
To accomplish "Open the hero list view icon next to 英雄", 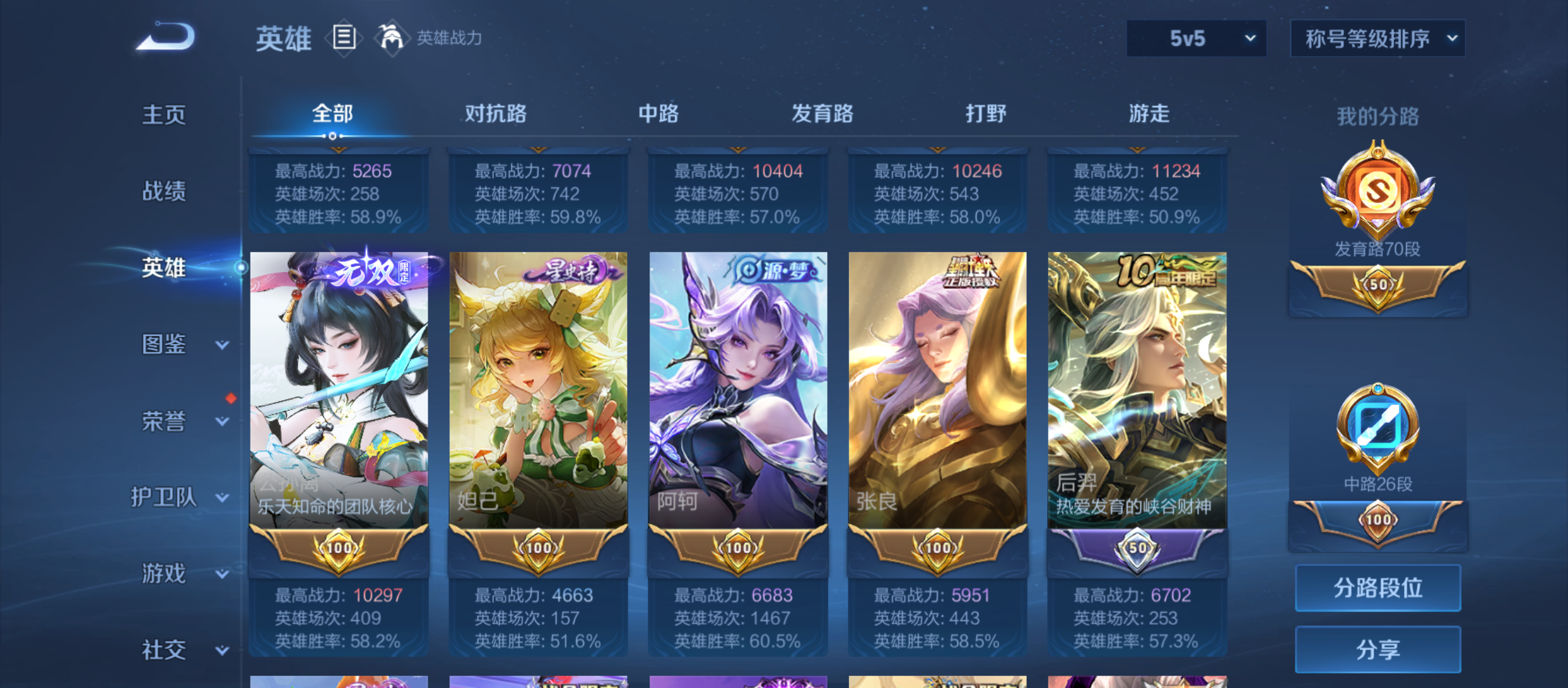I will point(345,38).
